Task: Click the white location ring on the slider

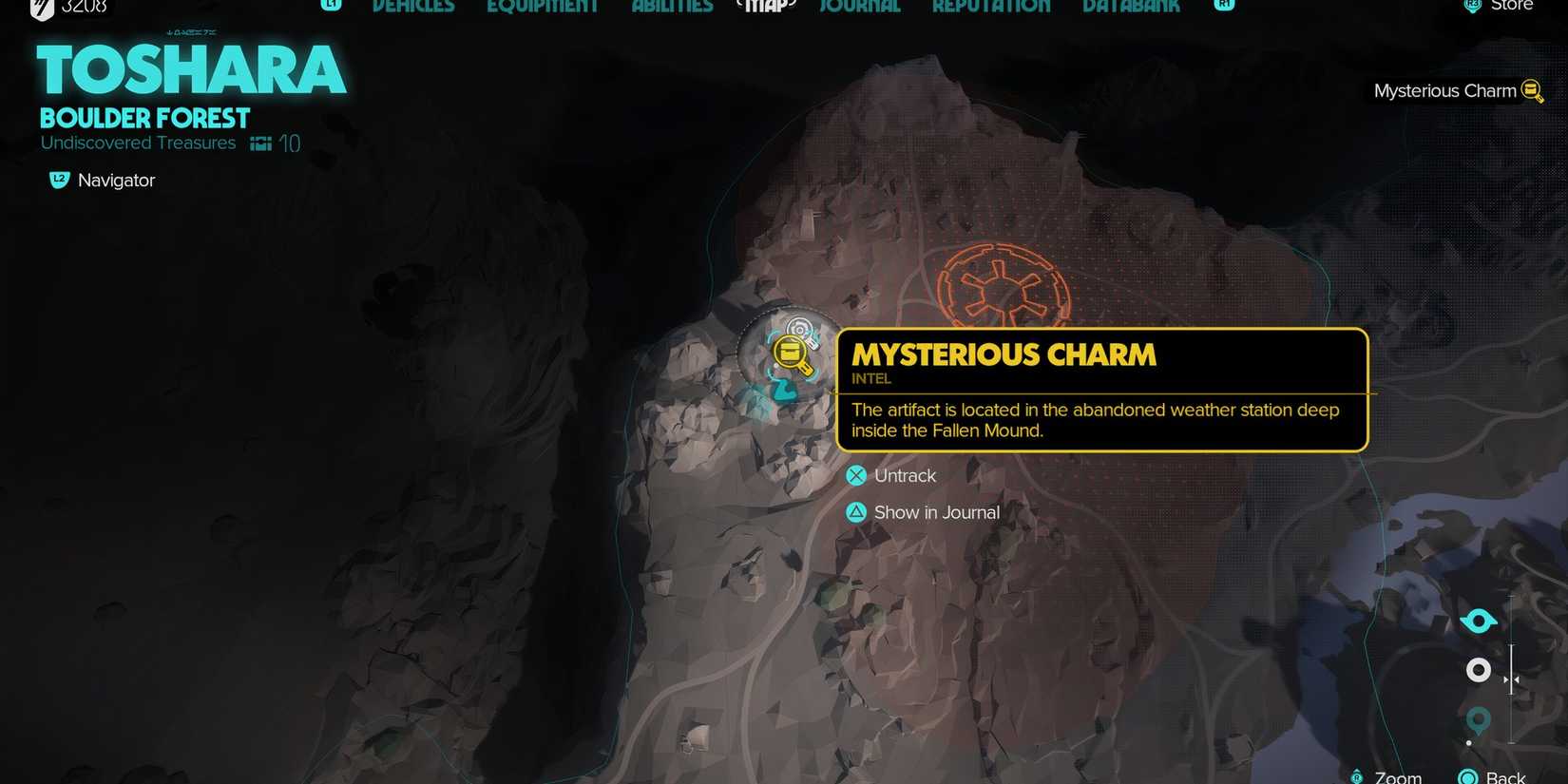Action: 1478,670
